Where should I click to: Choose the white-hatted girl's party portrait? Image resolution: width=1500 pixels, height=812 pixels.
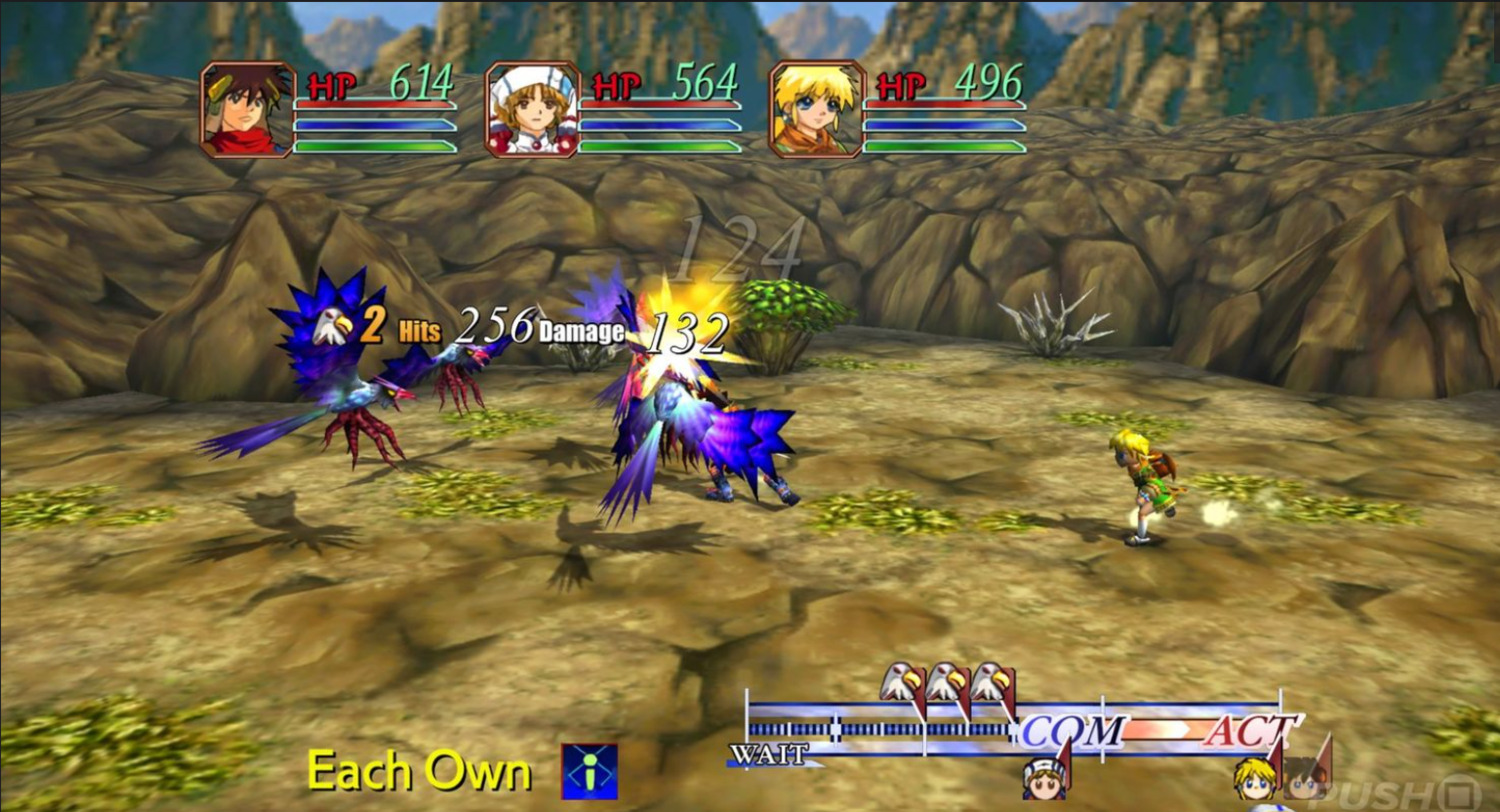533,110
